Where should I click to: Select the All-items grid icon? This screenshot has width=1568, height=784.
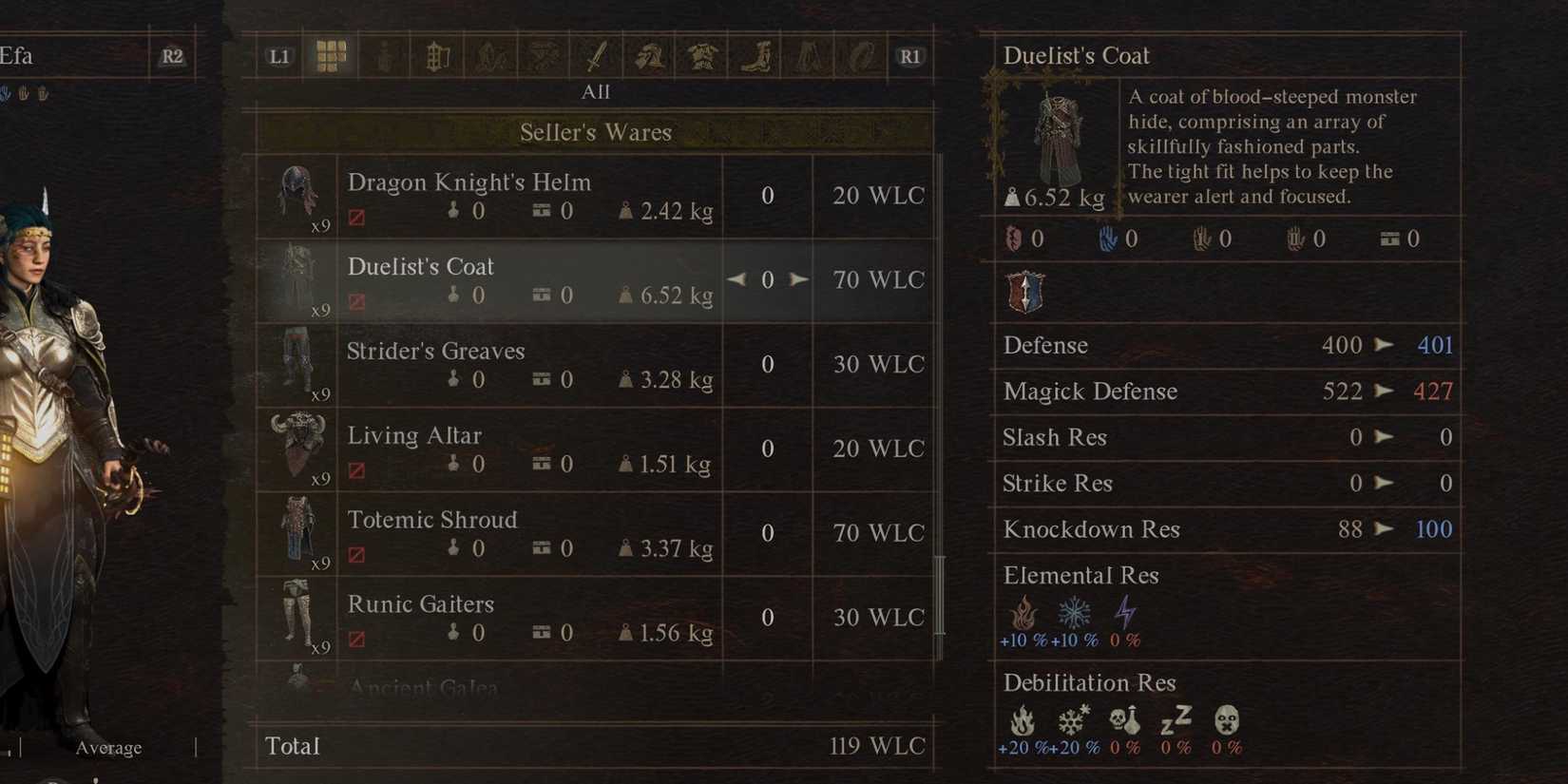click(x=330, y=55)
